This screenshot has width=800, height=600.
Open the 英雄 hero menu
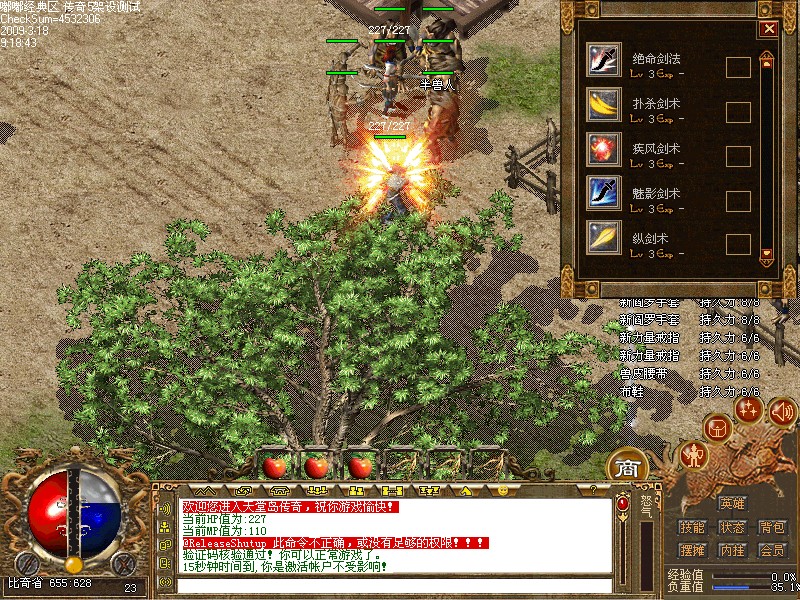[x=732, y=504]
